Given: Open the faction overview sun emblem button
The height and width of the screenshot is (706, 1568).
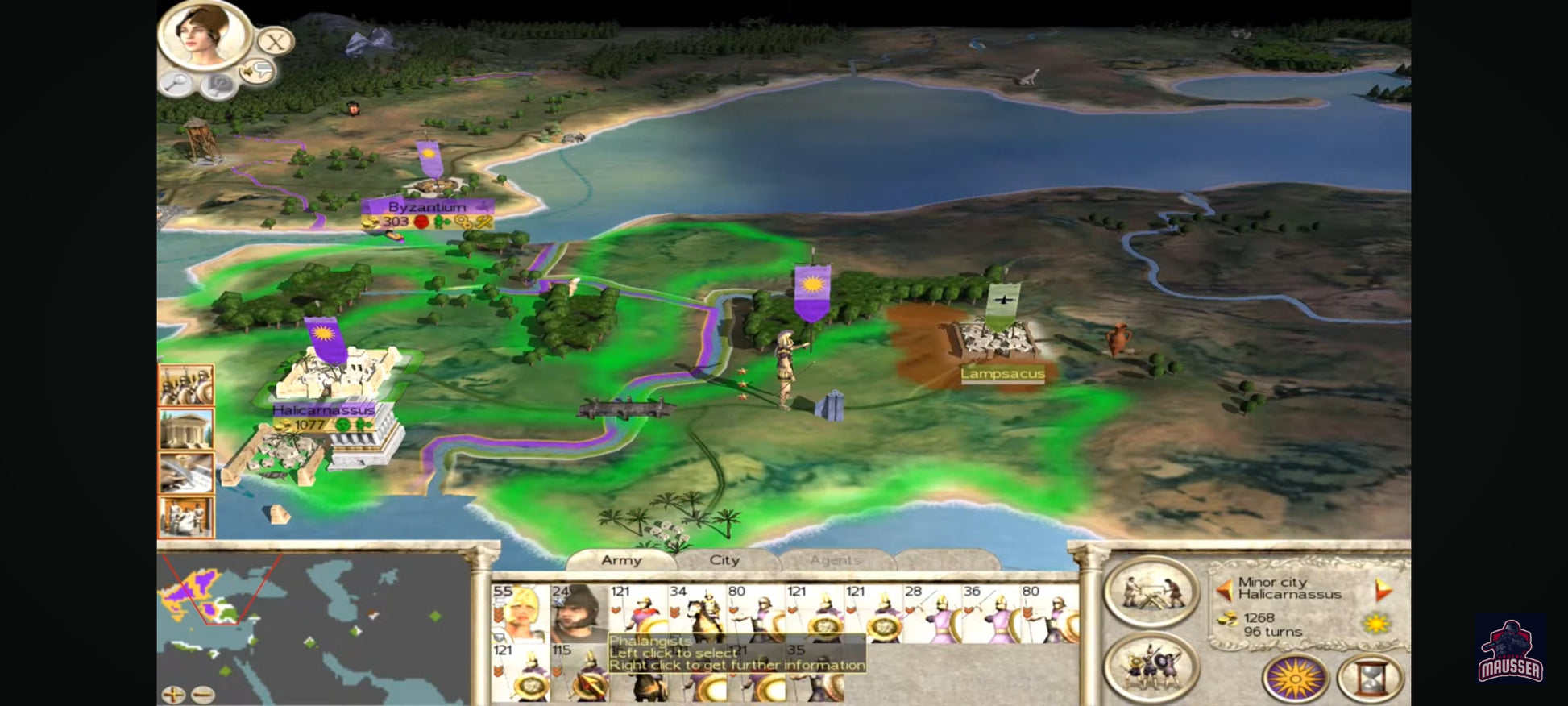Looking at the screenshot, I should [x=1295, y=678].
